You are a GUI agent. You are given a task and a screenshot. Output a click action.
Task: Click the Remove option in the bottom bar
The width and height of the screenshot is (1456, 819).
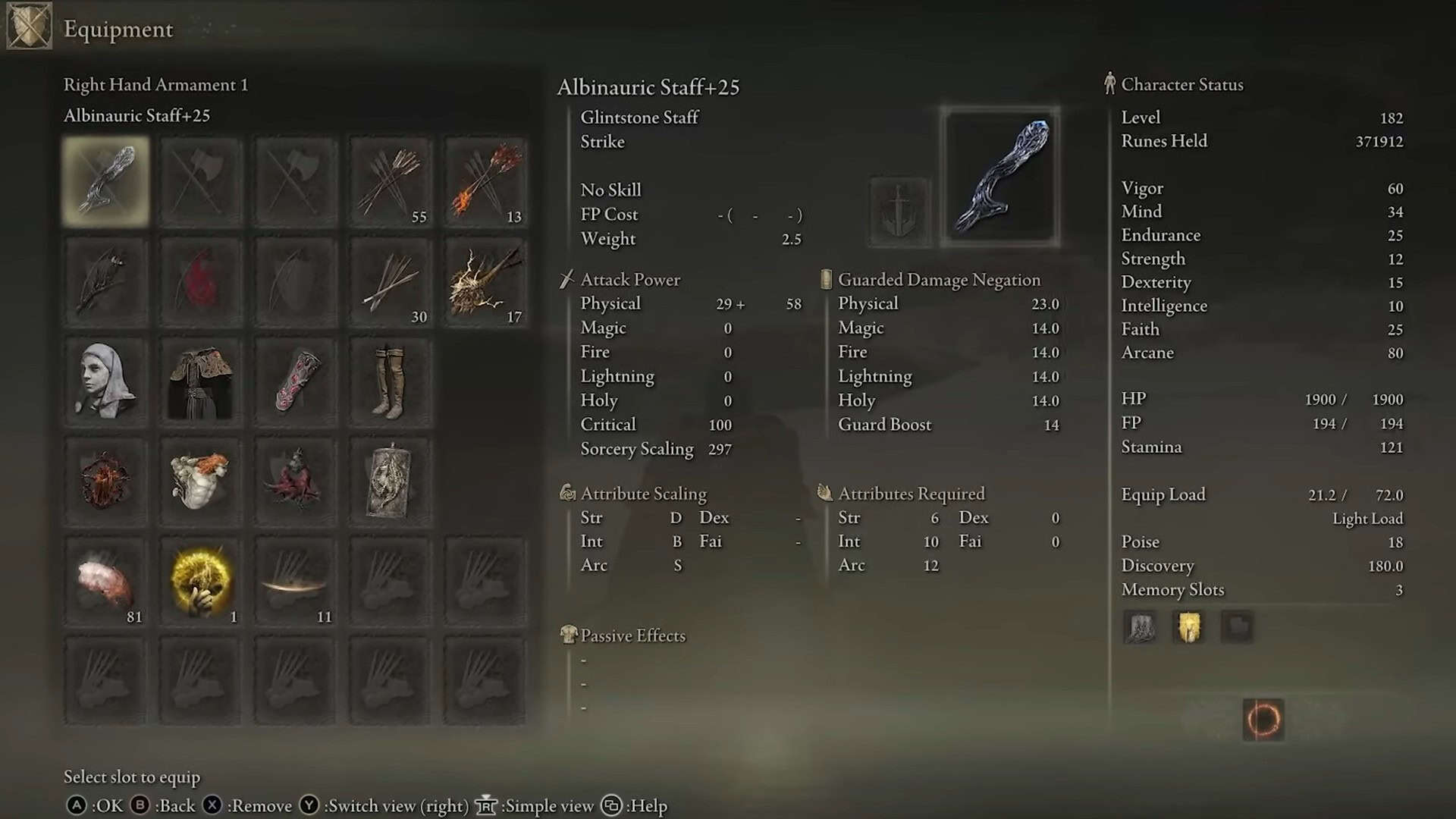click(x=260, y=805)
